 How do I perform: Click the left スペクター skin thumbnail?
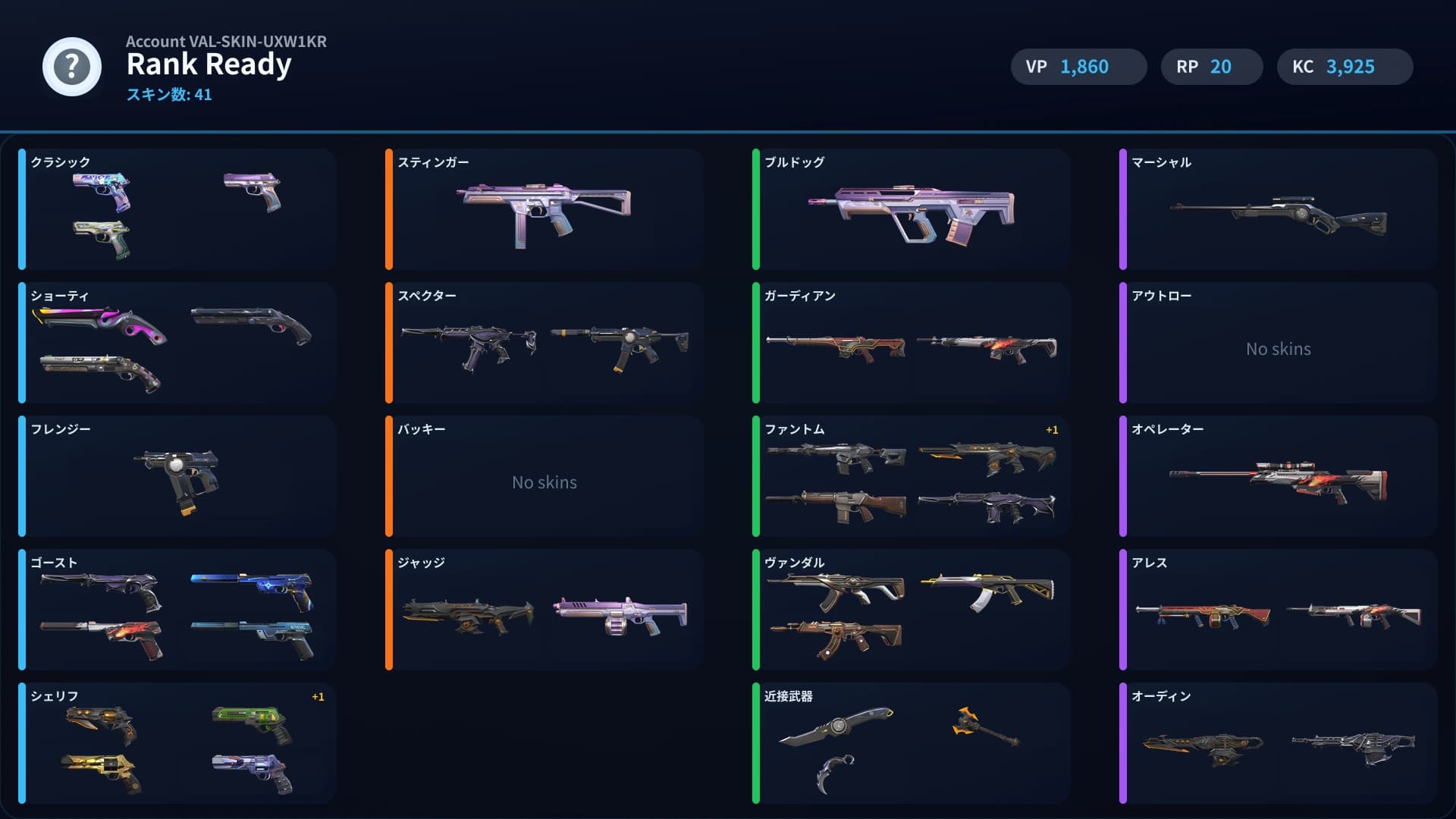(470, 345)
